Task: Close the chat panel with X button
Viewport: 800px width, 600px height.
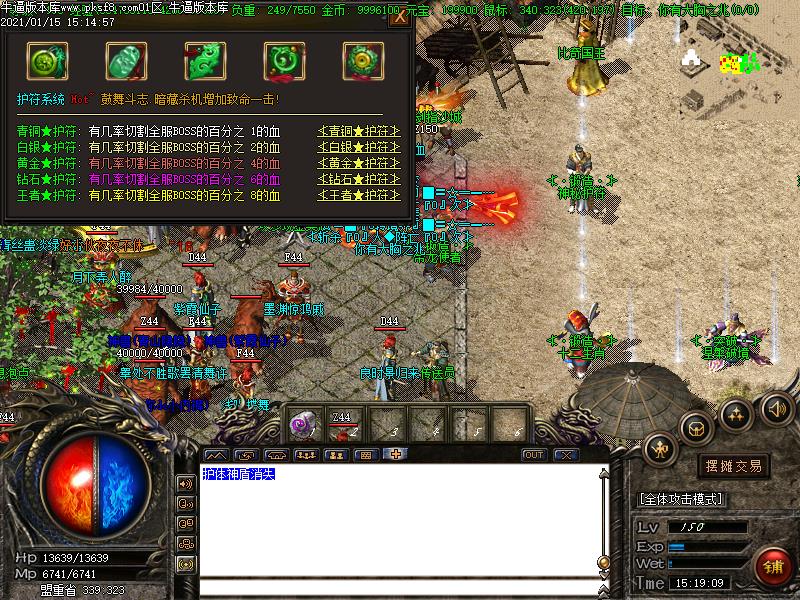Action: pos(566,455)
